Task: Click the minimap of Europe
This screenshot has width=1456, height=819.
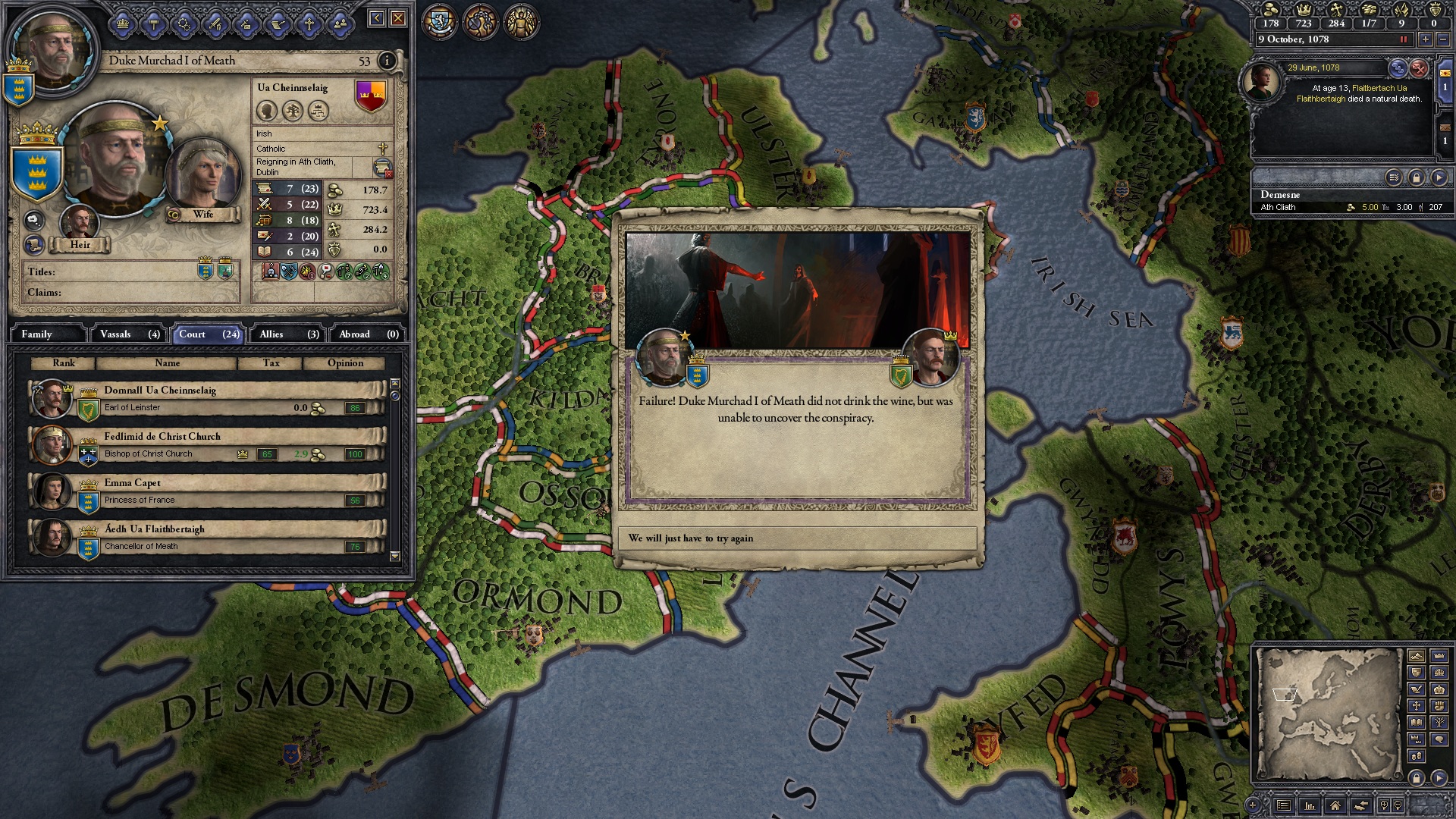Action: [x=1327, y=713]
